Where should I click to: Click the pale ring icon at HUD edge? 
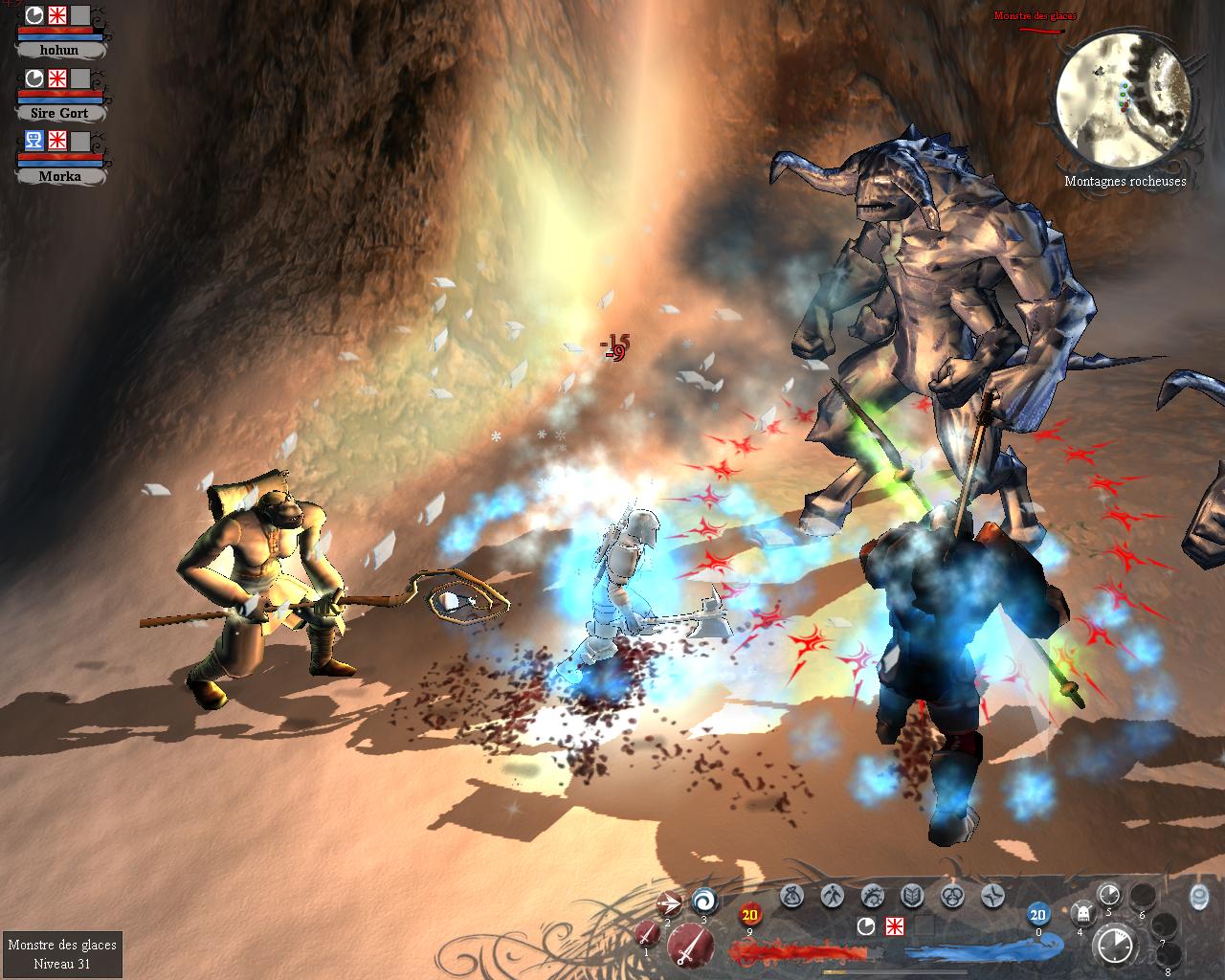[x=1199, y=896]
